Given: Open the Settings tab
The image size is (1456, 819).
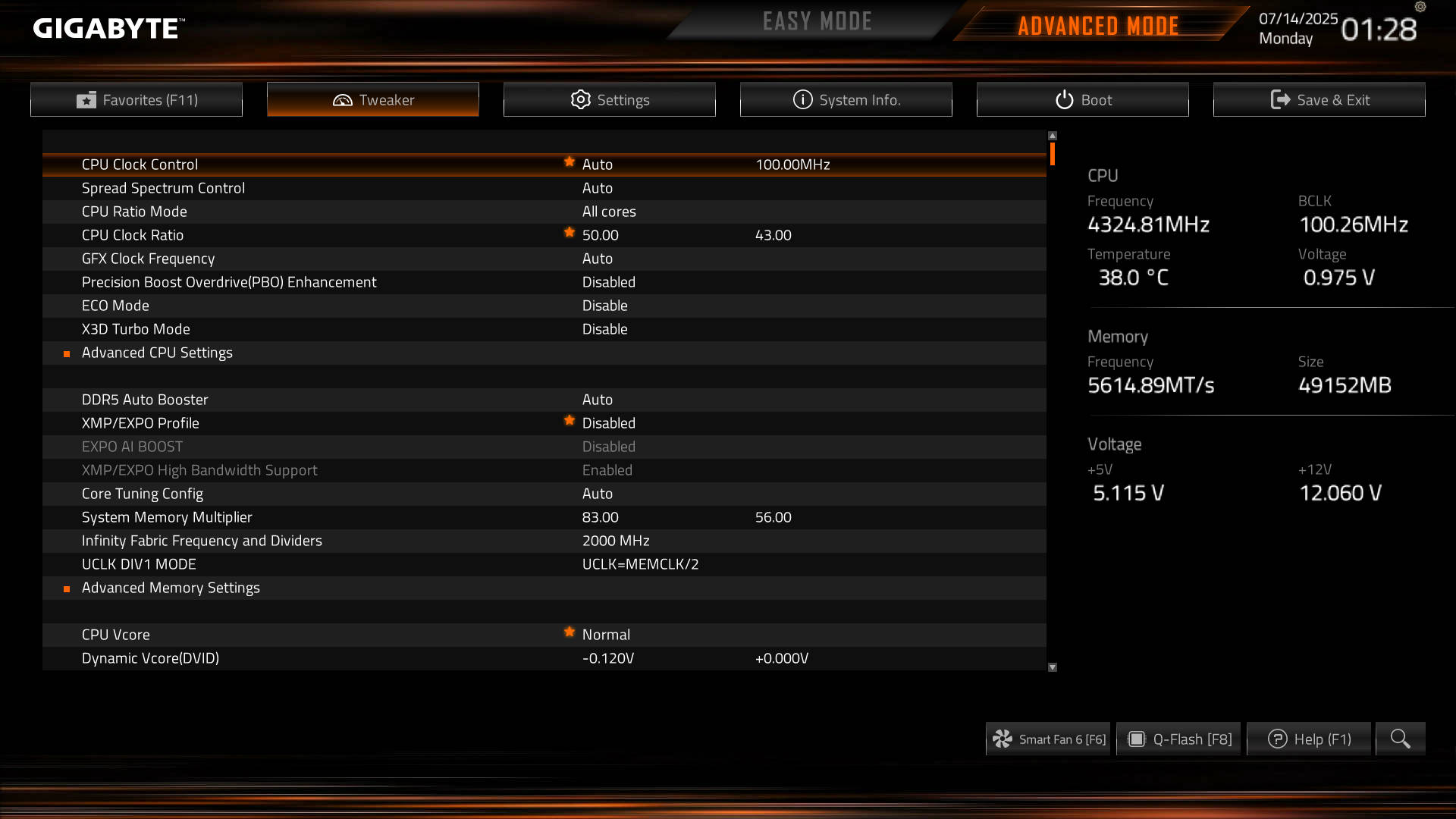Looking at the screenshot, I should pos(609,99).
